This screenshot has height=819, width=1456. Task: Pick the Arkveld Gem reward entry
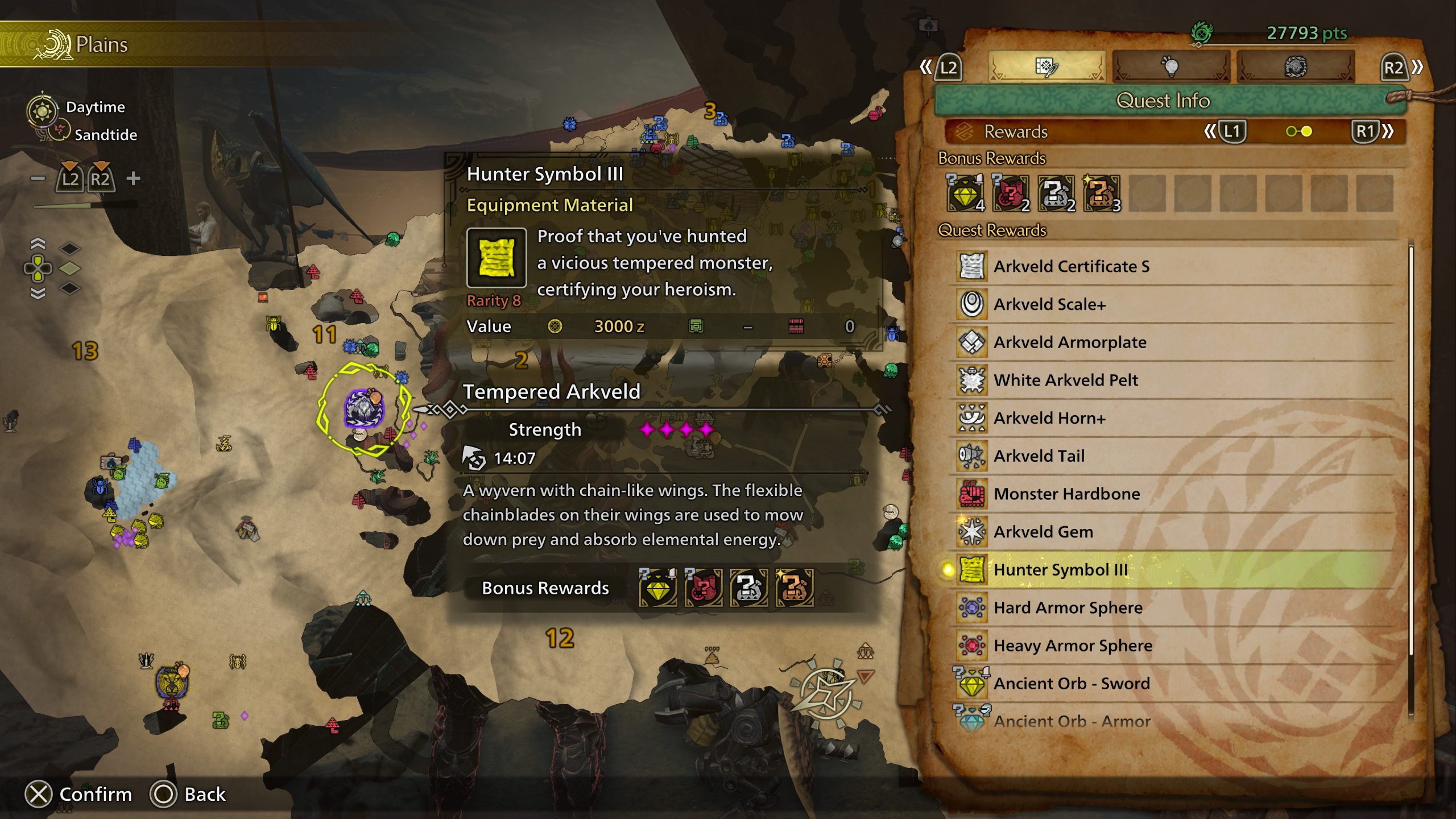coord(1043,532)
